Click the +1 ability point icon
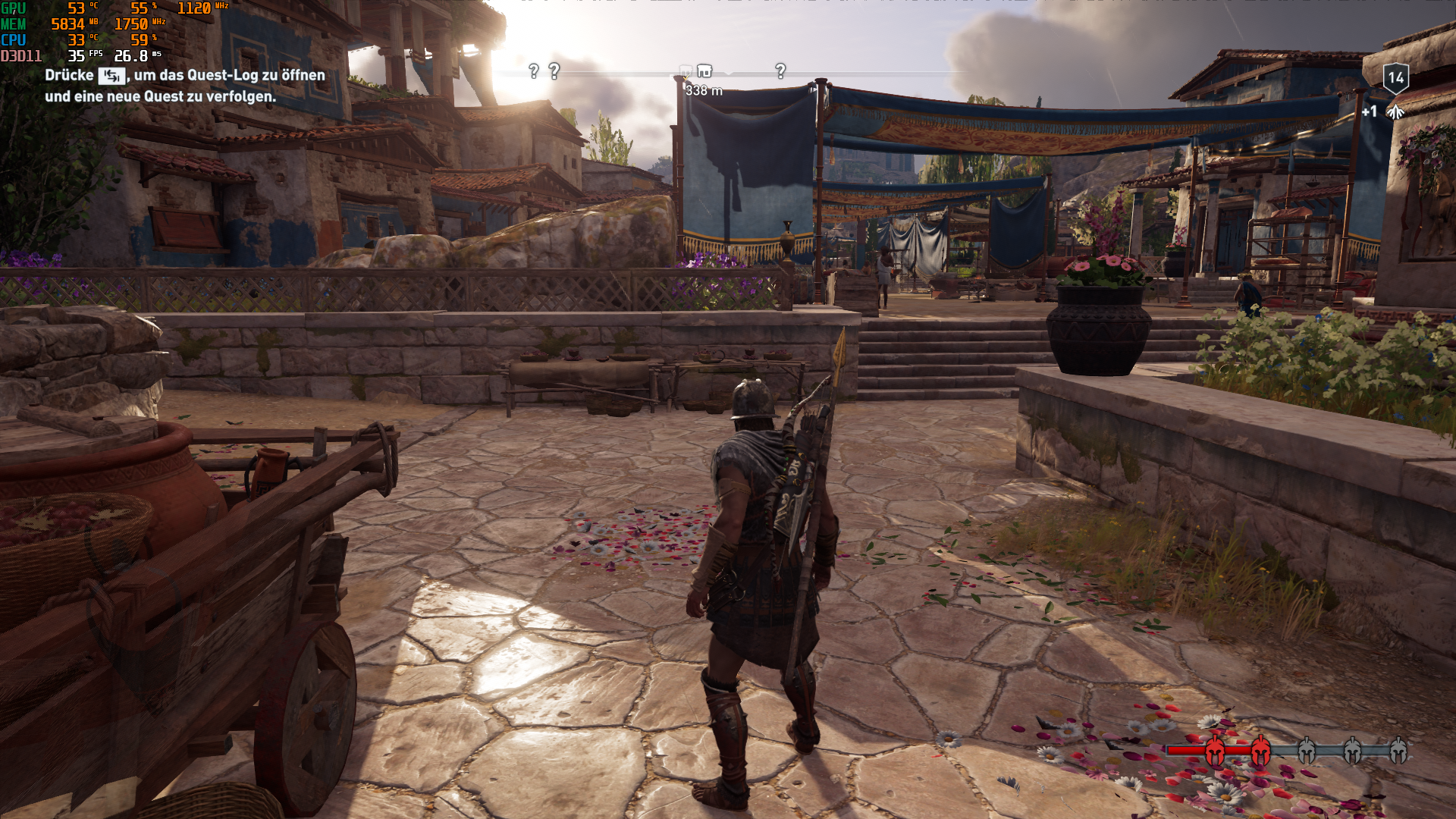This screenshot has width=1456, height=819. [x=1395, y=112]
